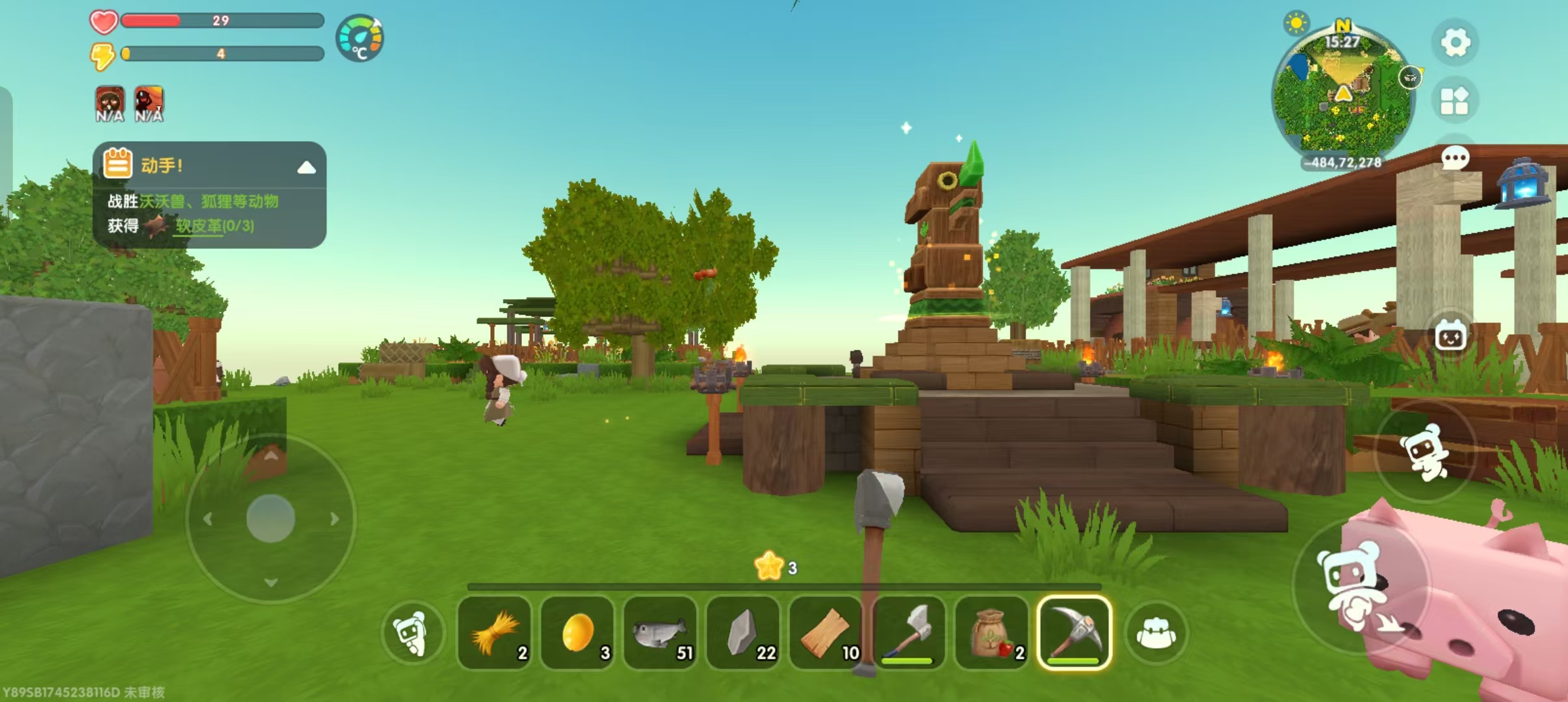Open the four-tile menu icon

[x=1454, y=101]
